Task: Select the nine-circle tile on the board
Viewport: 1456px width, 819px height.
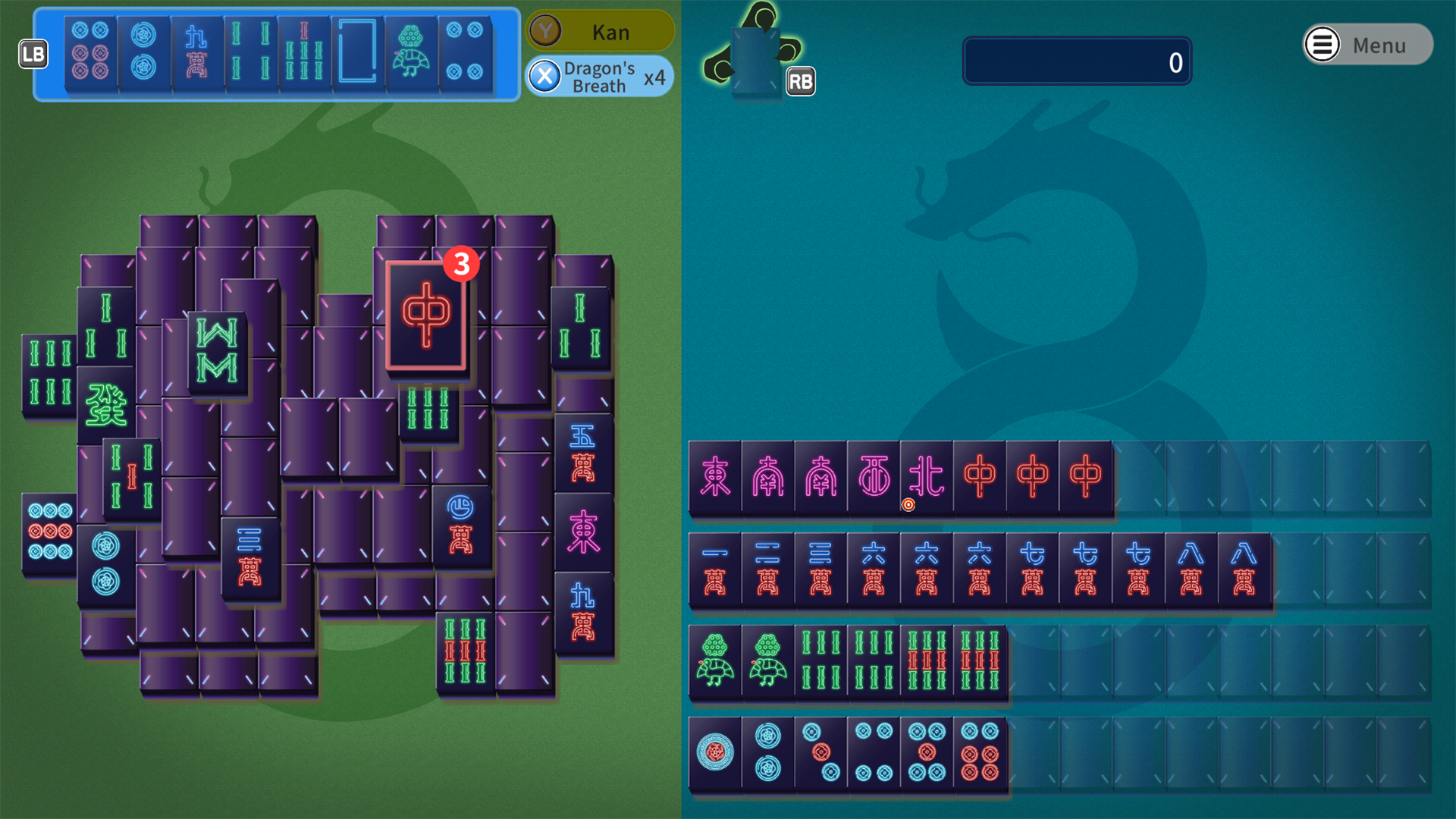Action: 49,532
